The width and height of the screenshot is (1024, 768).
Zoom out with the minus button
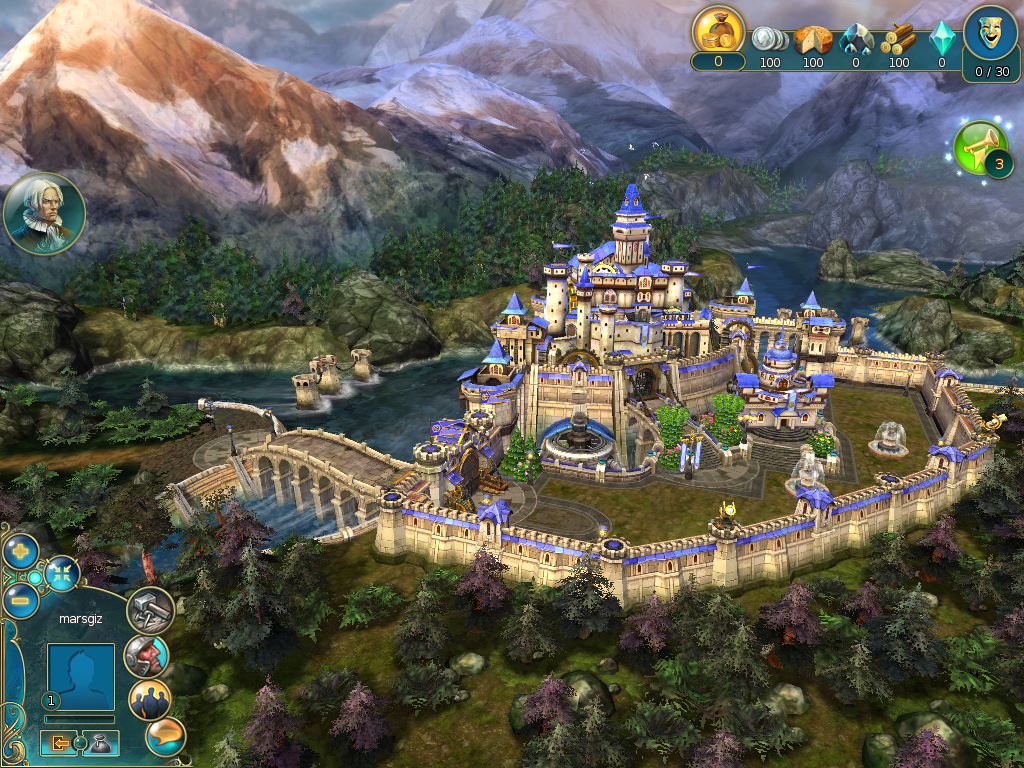tap(20, 600)
